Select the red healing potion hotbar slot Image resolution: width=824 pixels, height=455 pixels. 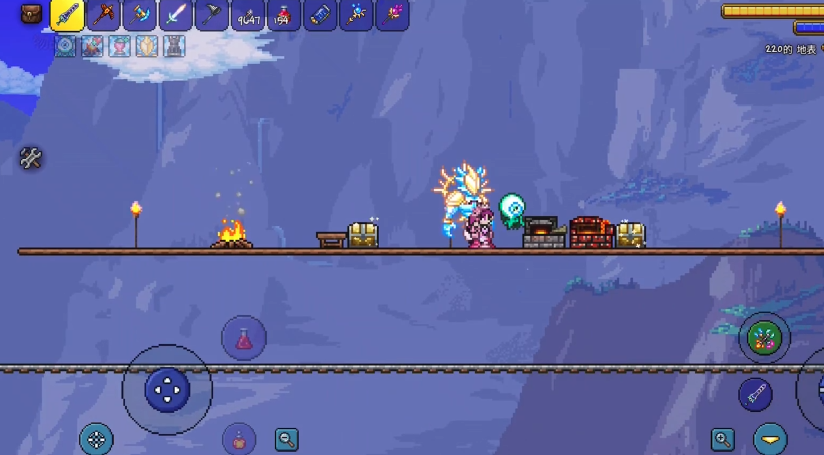[284, 15]
